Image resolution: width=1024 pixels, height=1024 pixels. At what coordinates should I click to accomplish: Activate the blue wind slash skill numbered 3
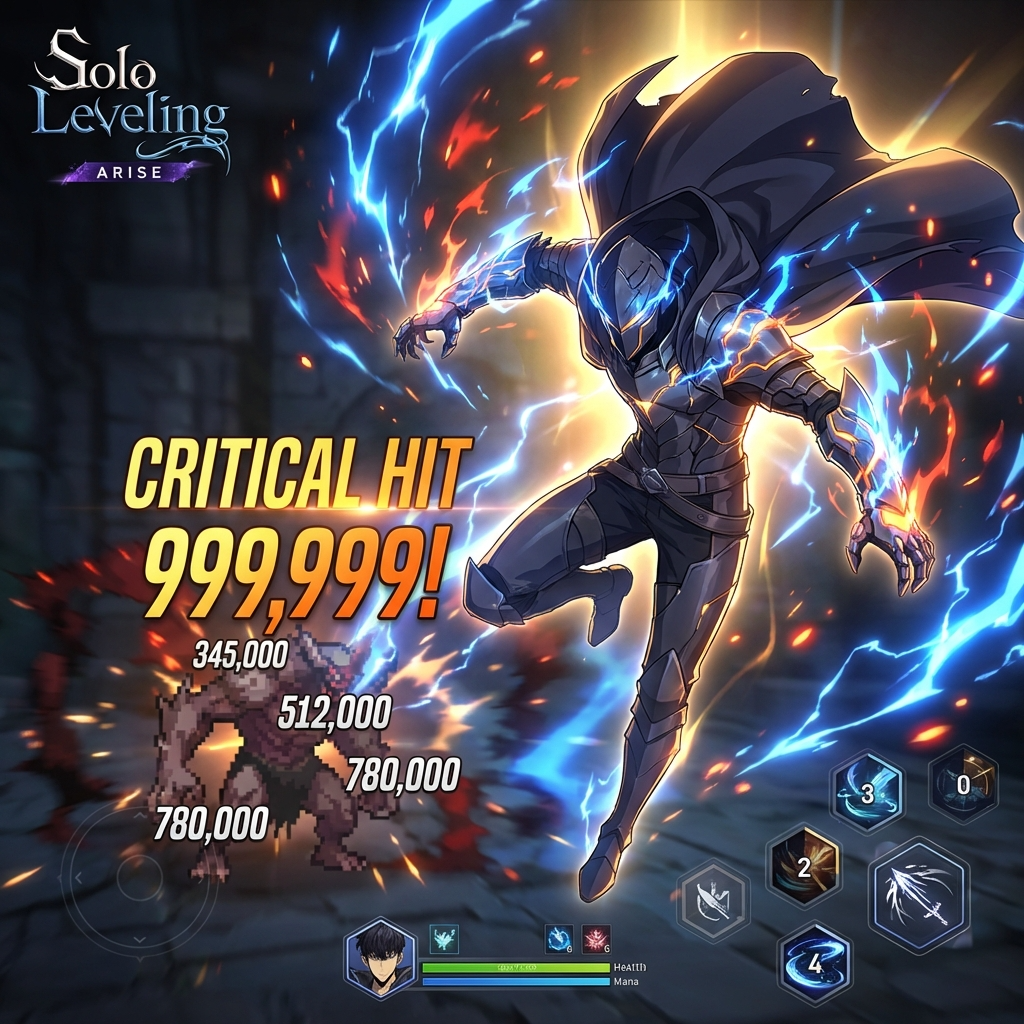click(x=867, y=792)
